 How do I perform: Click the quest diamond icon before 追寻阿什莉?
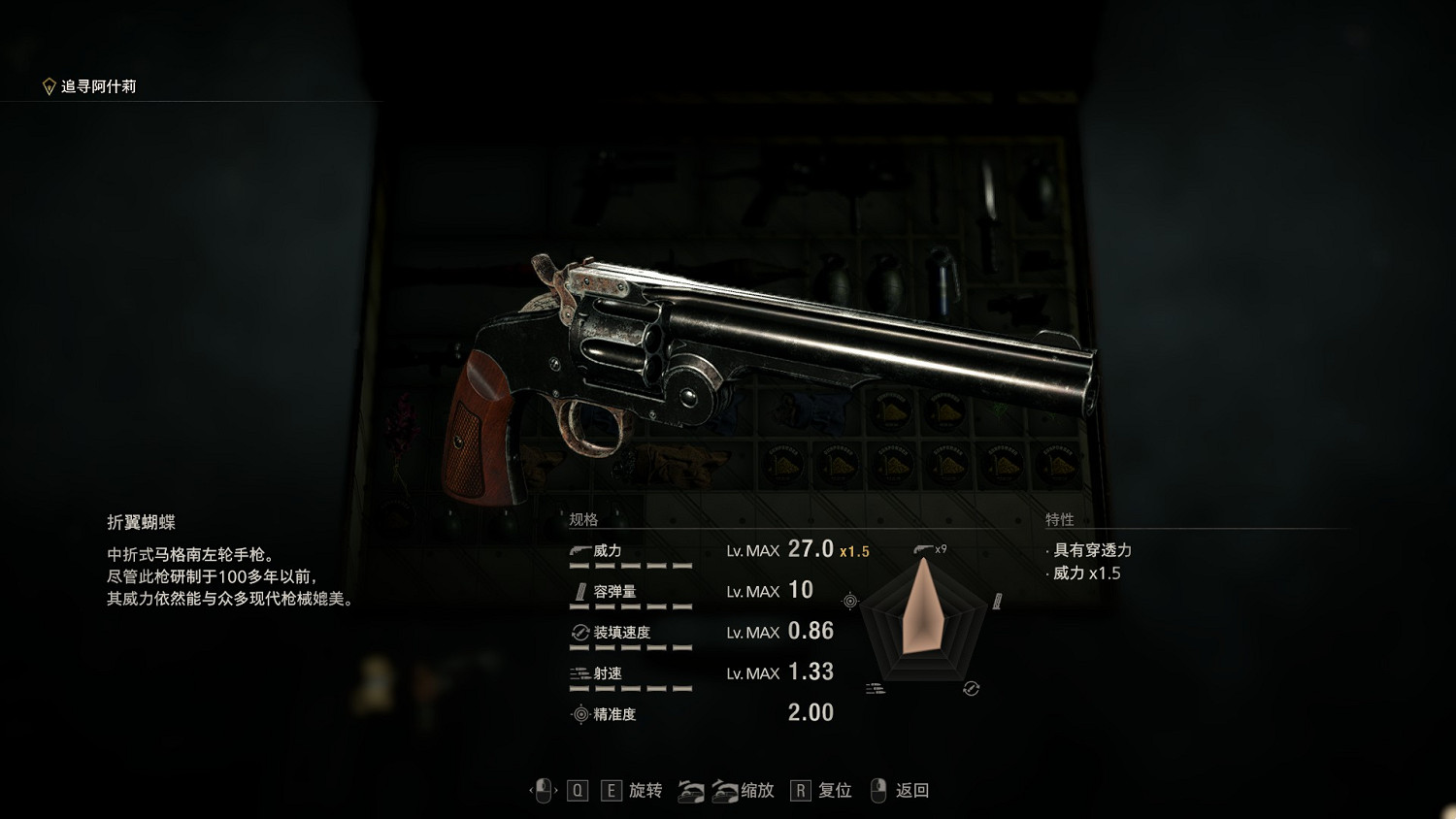point(47,85)
